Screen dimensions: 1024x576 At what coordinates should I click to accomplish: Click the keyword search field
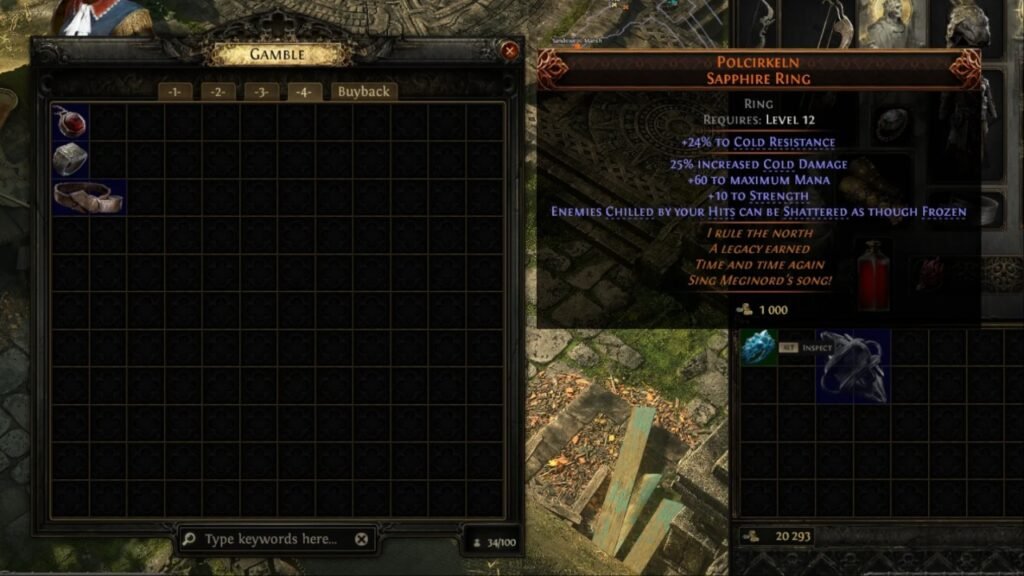click(x=270, y=539)
